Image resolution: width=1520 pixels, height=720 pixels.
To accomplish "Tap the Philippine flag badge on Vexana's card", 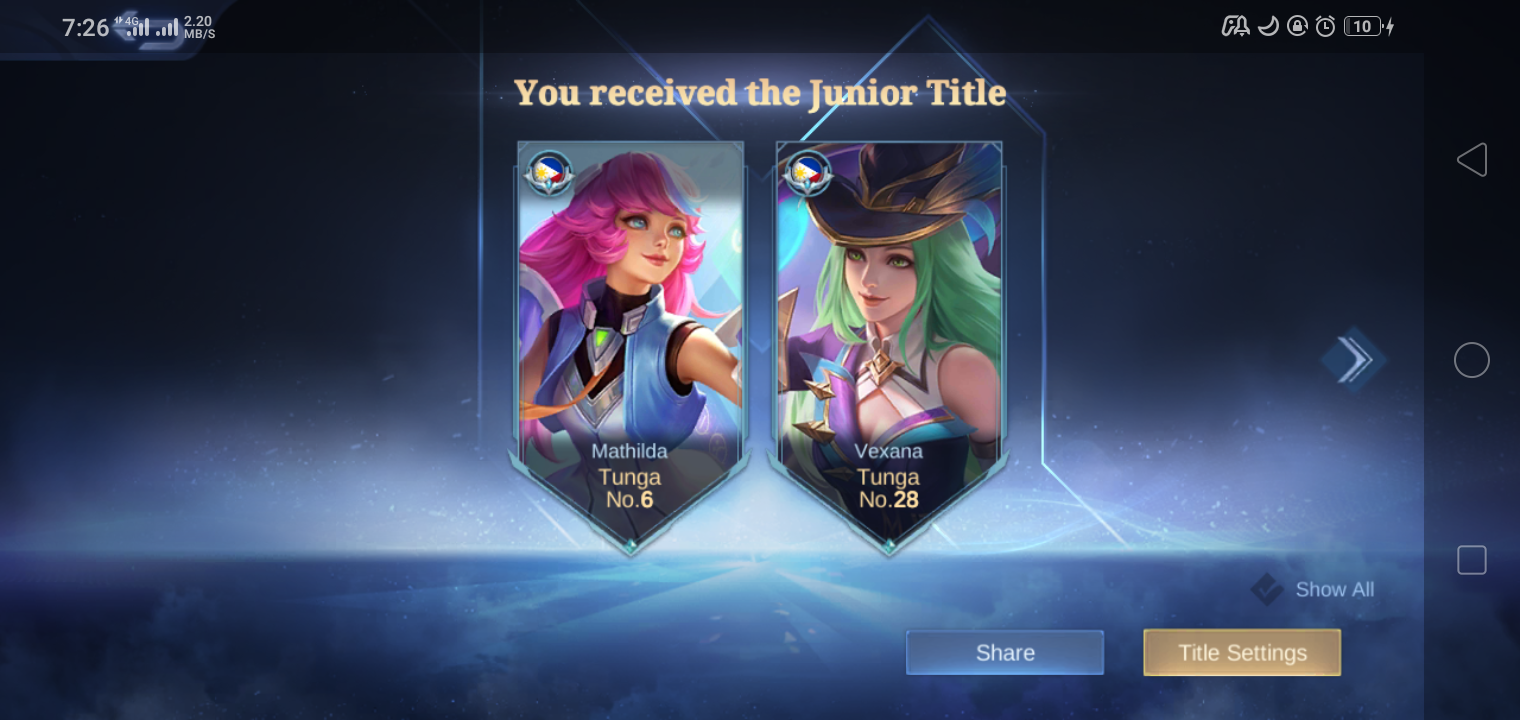I will pyautogui.click(x=807, y=172).
